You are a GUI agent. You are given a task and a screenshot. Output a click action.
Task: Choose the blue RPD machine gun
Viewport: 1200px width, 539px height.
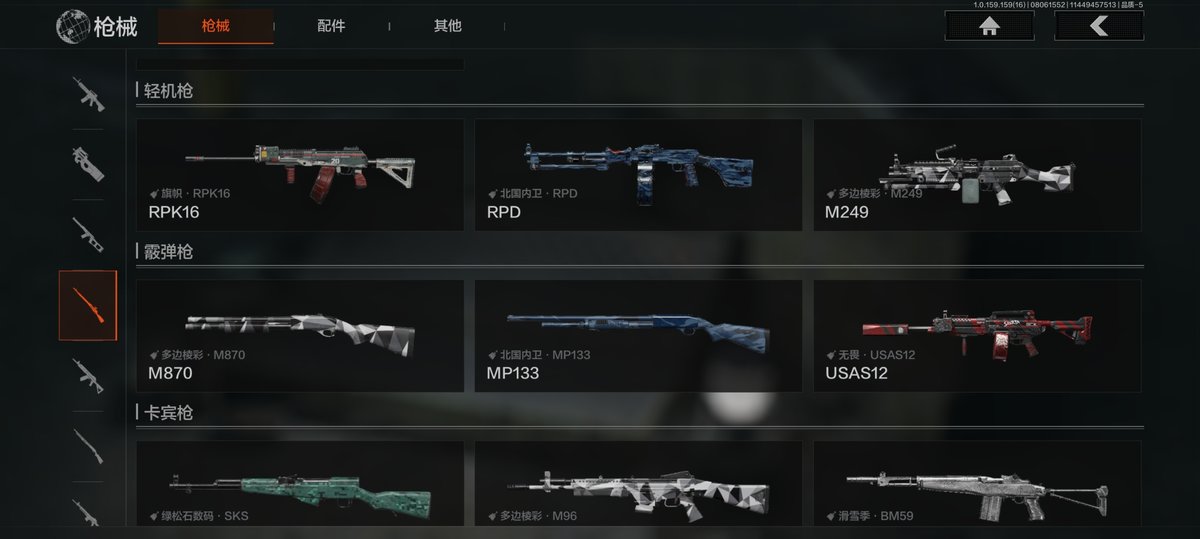click(x=638, y=175)
